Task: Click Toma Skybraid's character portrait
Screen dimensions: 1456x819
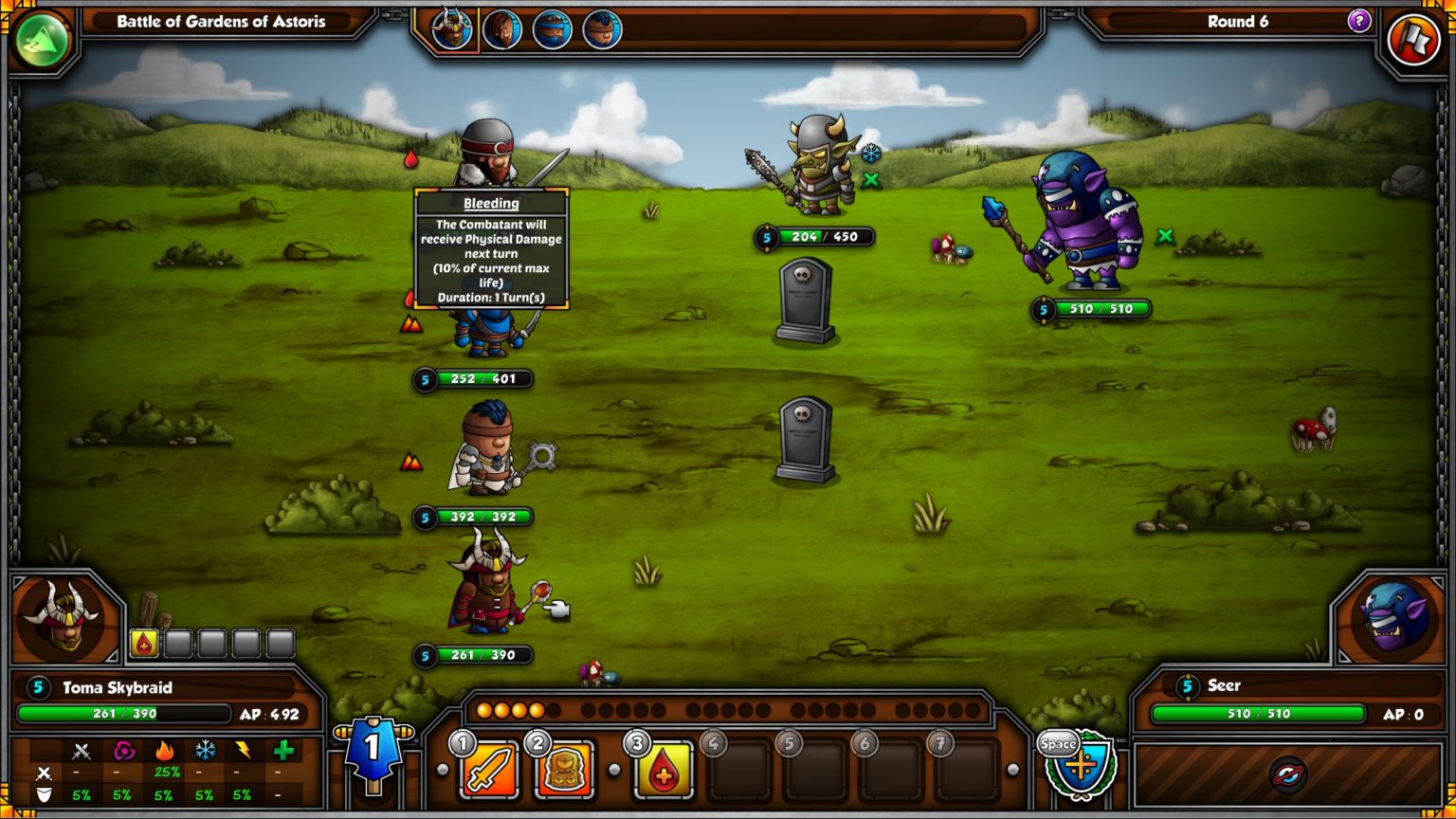Action: point(63,617)
